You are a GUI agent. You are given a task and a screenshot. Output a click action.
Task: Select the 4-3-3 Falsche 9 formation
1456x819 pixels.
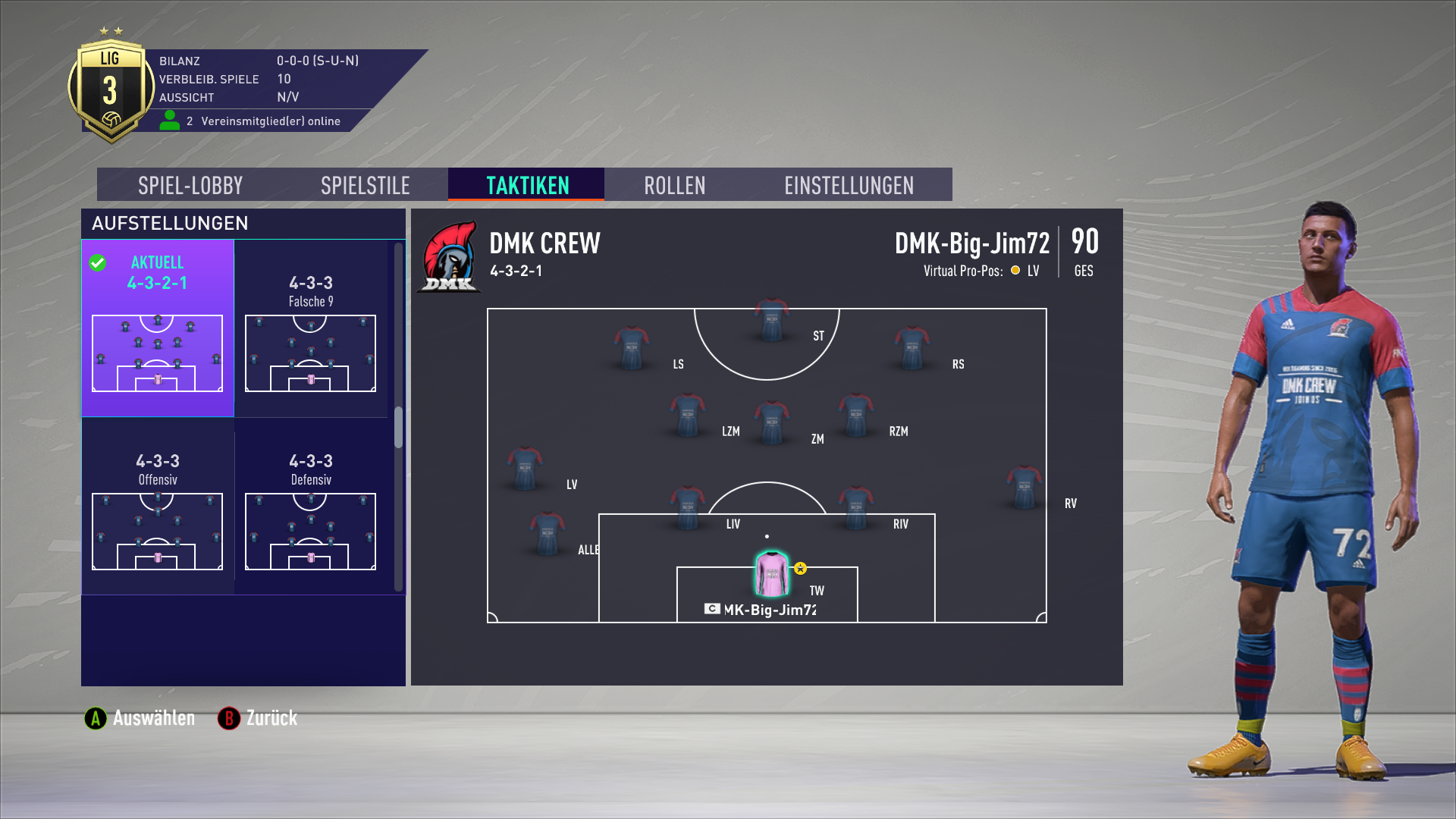point(311,328)
